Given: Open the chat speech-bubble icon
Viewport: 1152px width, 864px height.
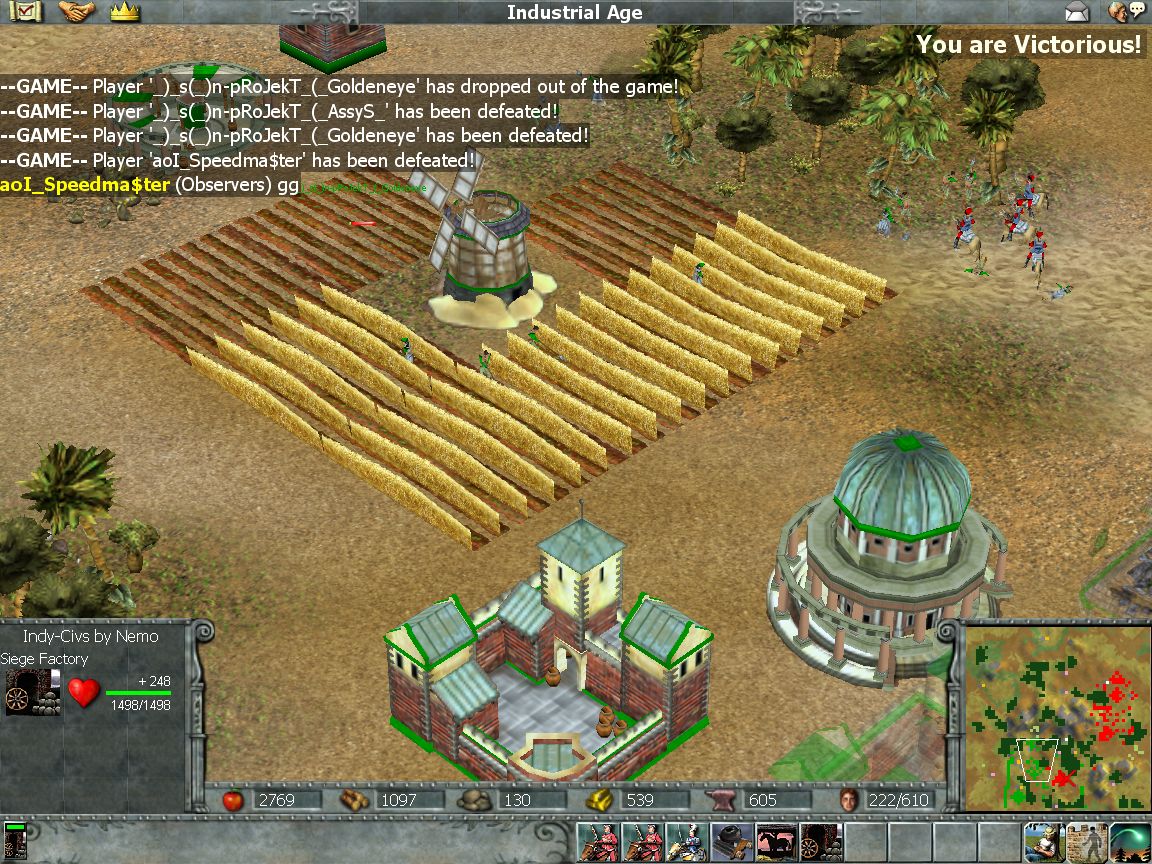Looking at the screenshot, I should point(1127,12).
